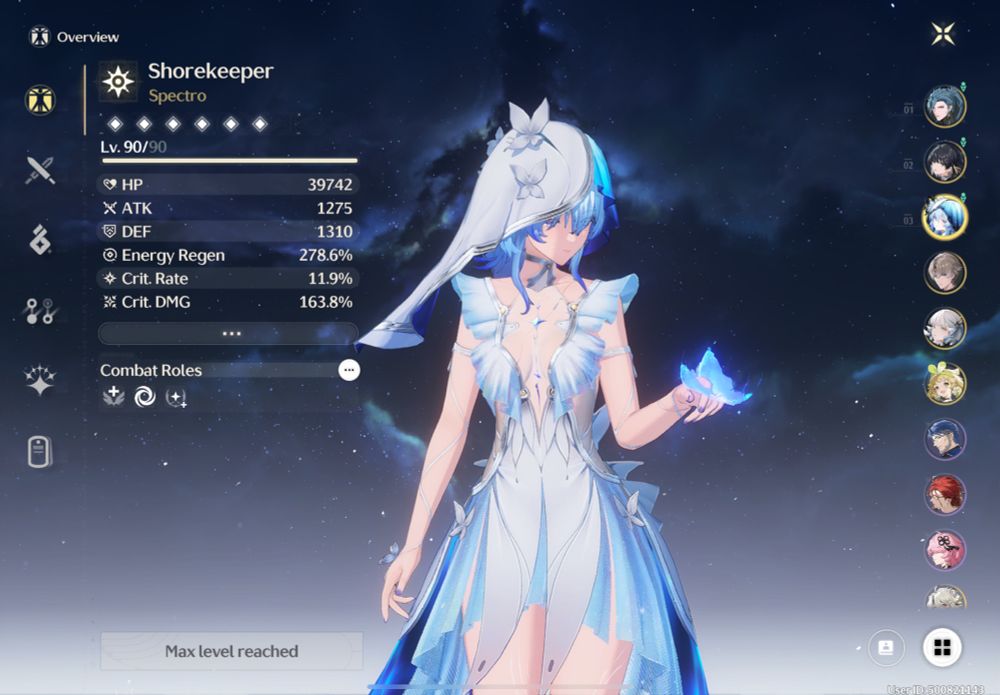Open the last sidebar tab with card icon
Image resolution: width=1000 pixels, height=695 pixels.
tap(40, 452)
